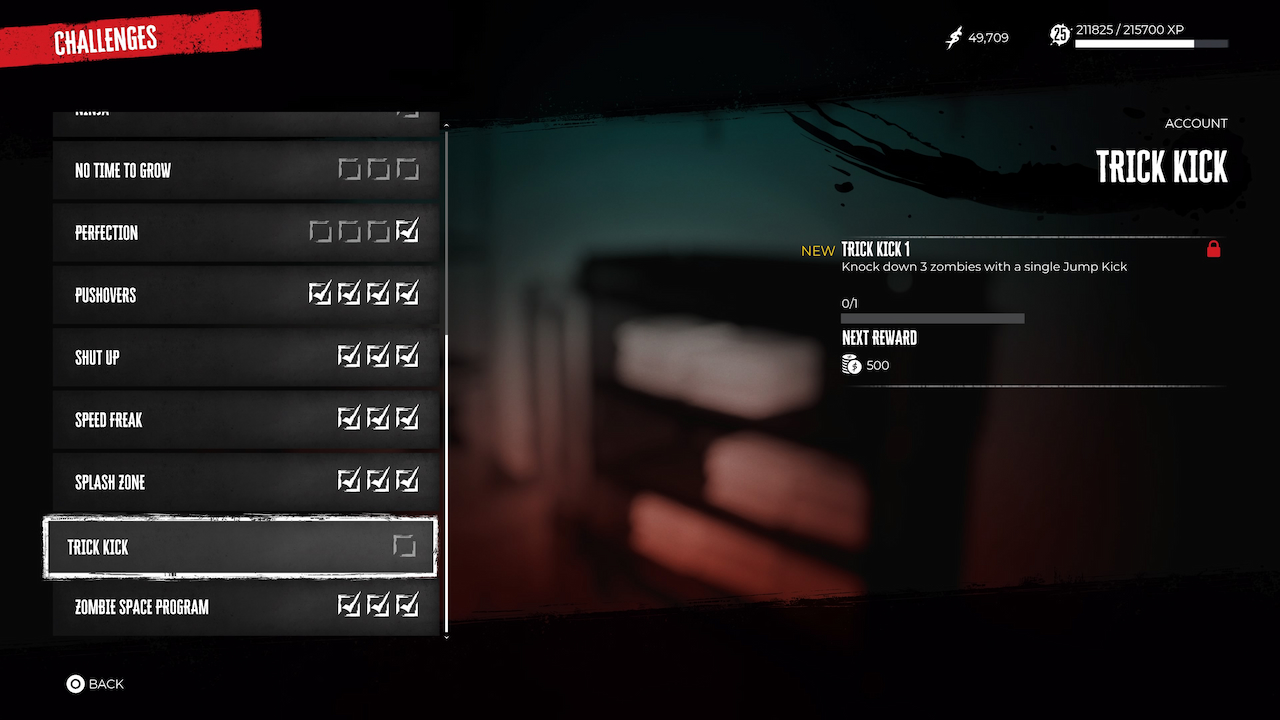The height and width of the screenshot is (720, 1280).
Task: Click the circular Back icon
Action: click(74, 684)
